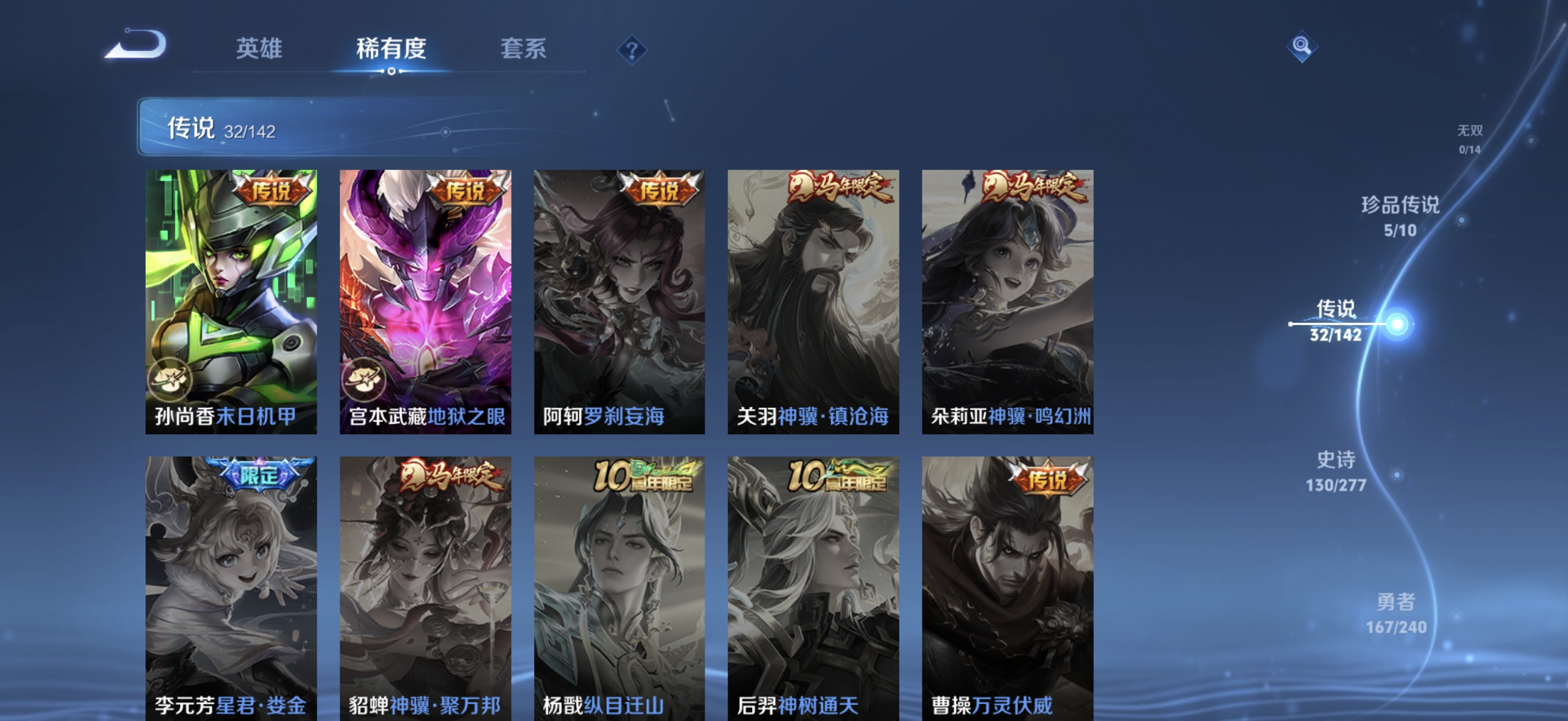Switch to the 英雄 tab
The height and width of the screenshot is (721, 1568).
[x=259, y=50]
